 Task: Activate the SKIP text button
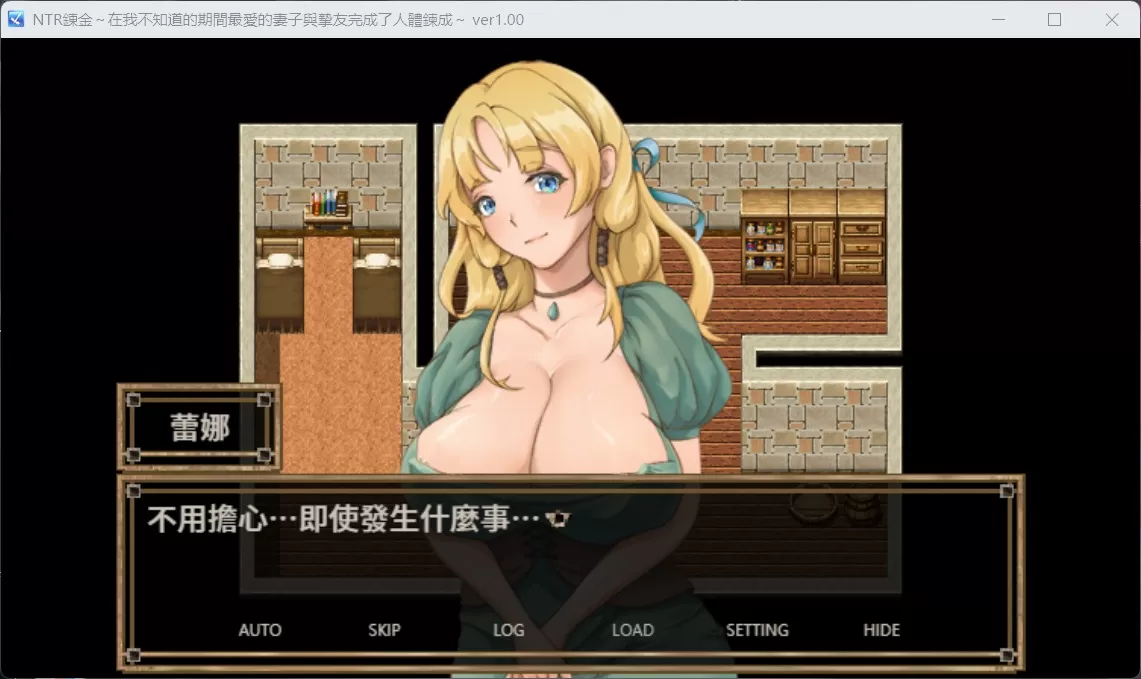(x=384, y=630)
